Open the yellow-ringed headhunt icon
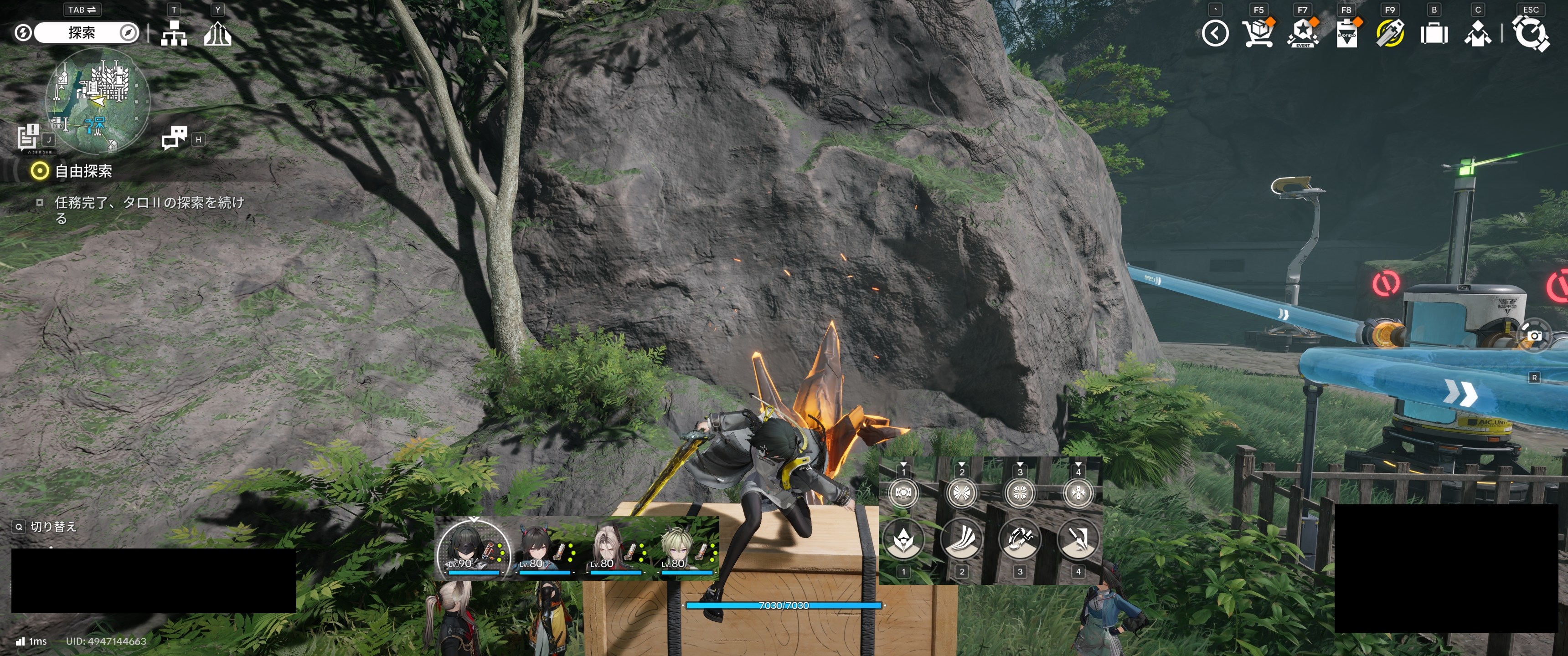Viewport: 1568px width, 656px height. tap(1390, 33)
